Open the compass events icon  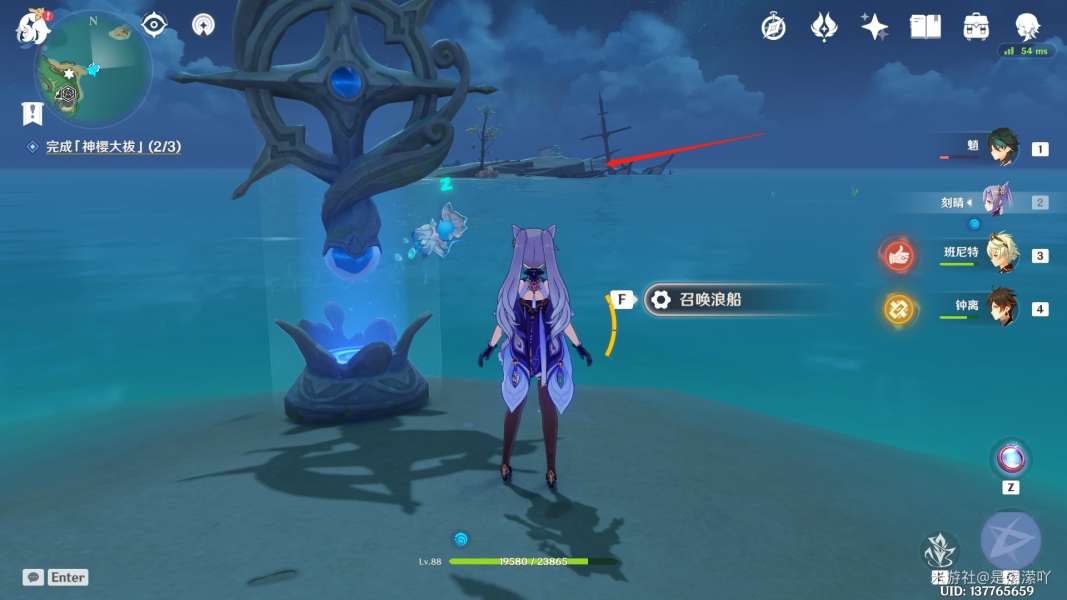(x=773, y=27)
